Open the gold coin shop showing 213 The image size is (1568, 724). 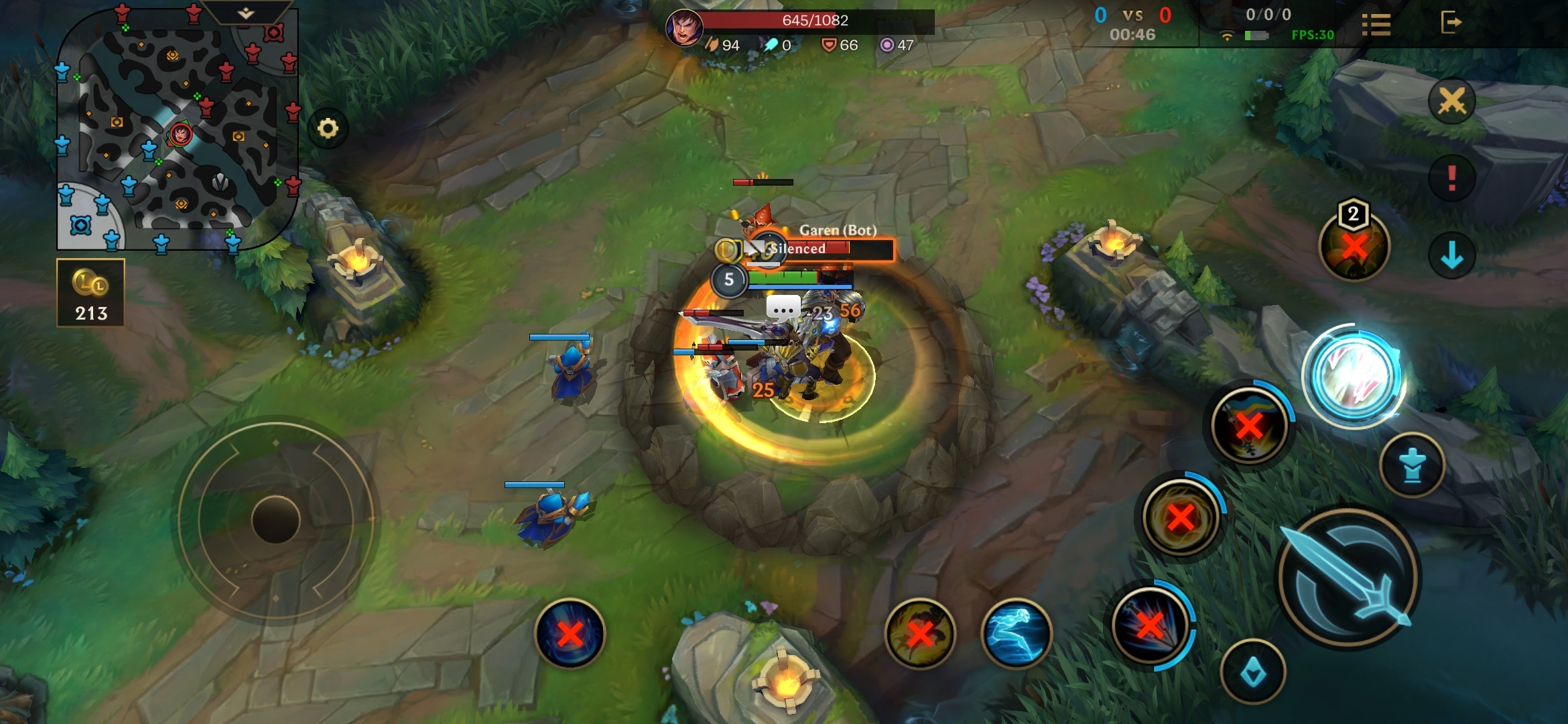click(90, 293)
